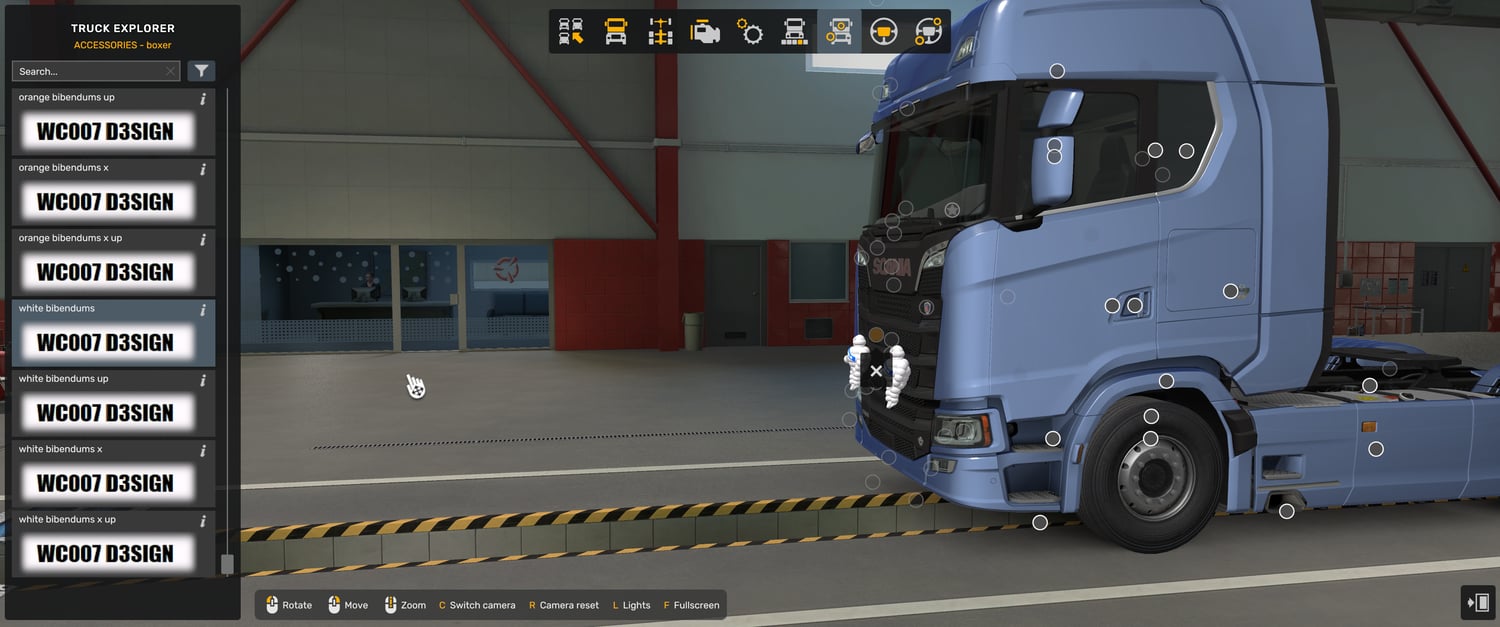The image size is (1500, 627).
Task: Show info for "orange bibendums up"
Action: coord(203,99)
